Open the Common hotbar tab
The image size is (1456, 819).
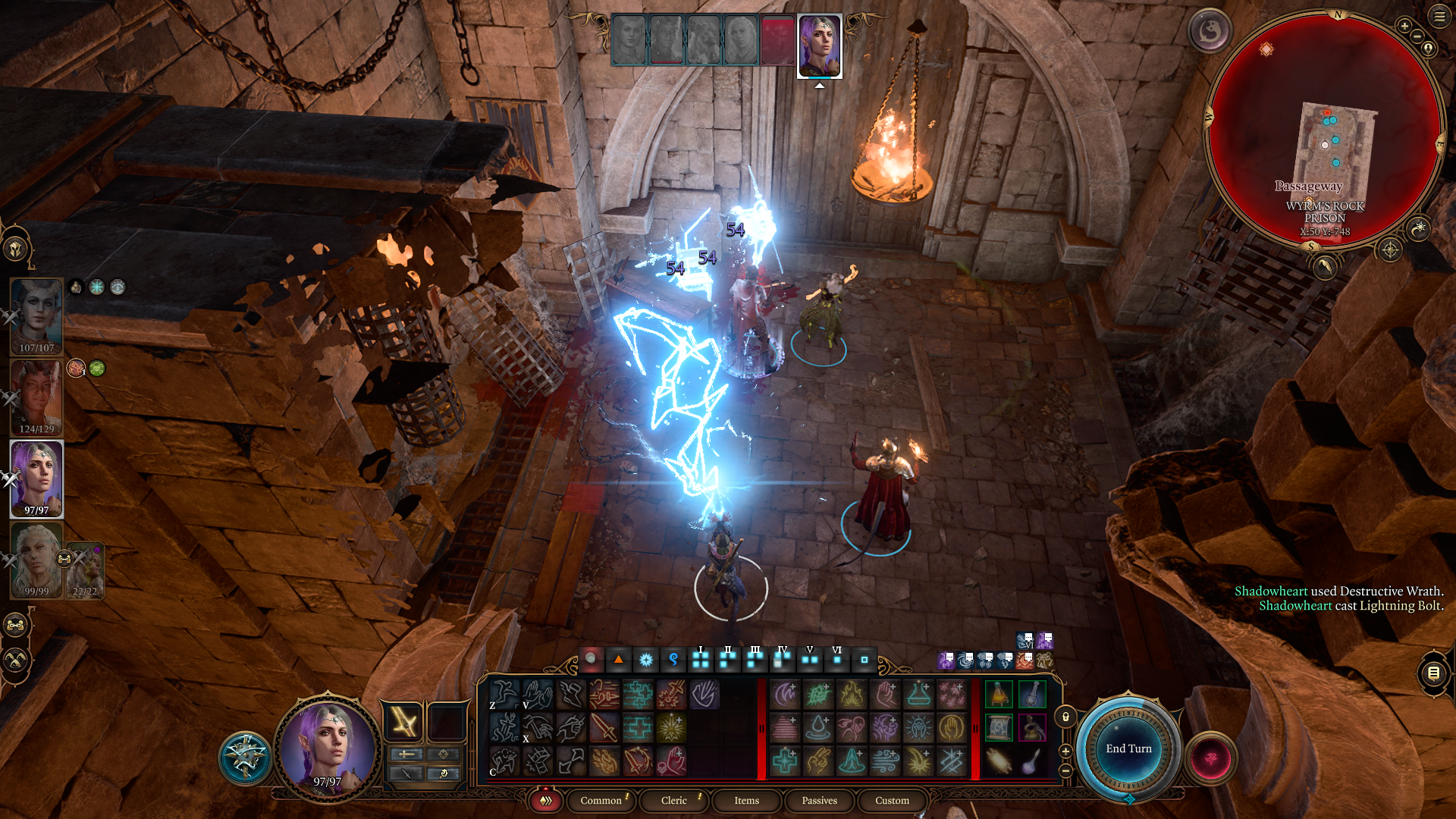pyautogui.click(x=601, y=800)
